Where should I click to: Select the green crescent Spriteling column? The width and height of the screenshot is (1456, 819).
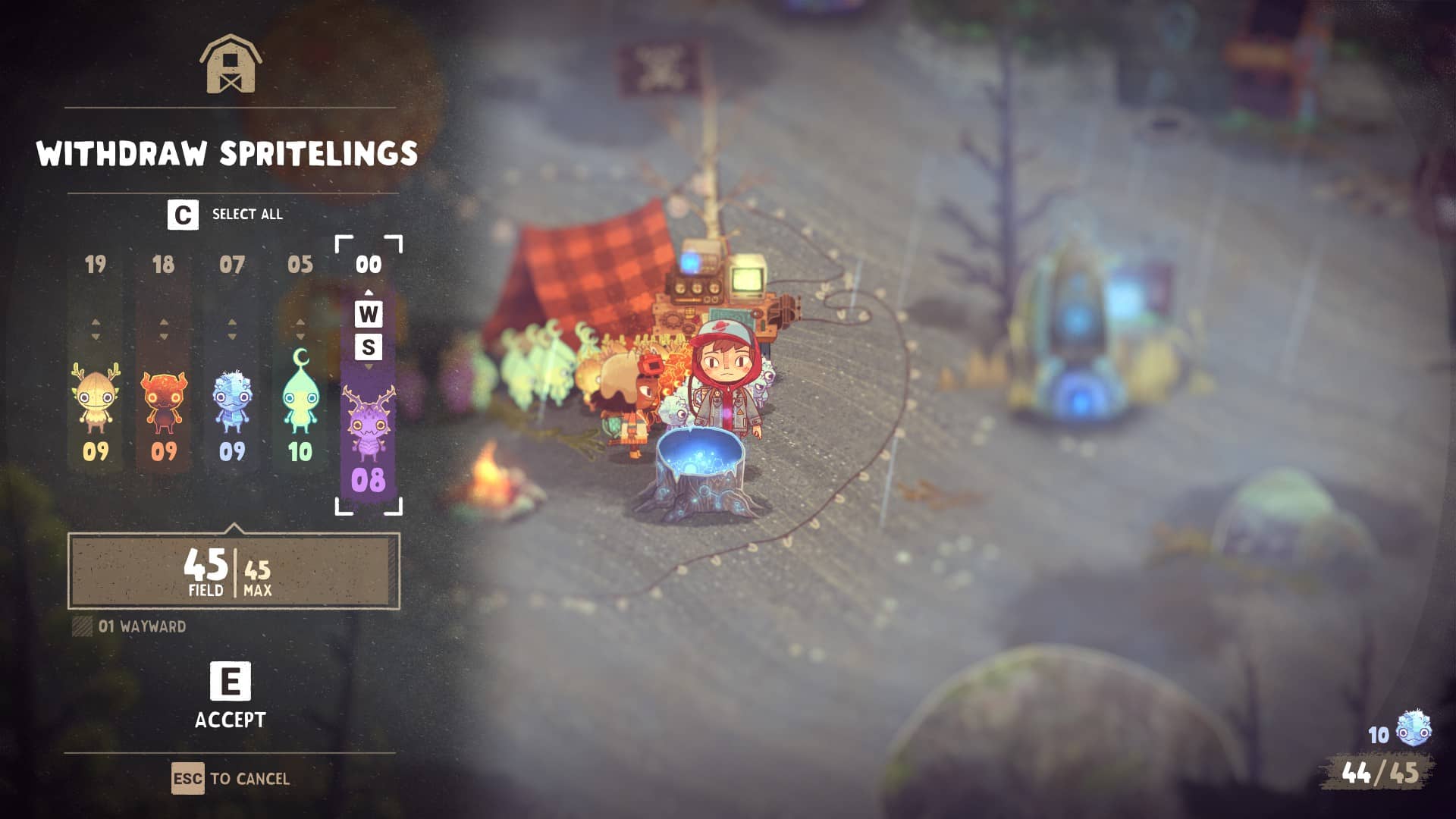[300, 398]
